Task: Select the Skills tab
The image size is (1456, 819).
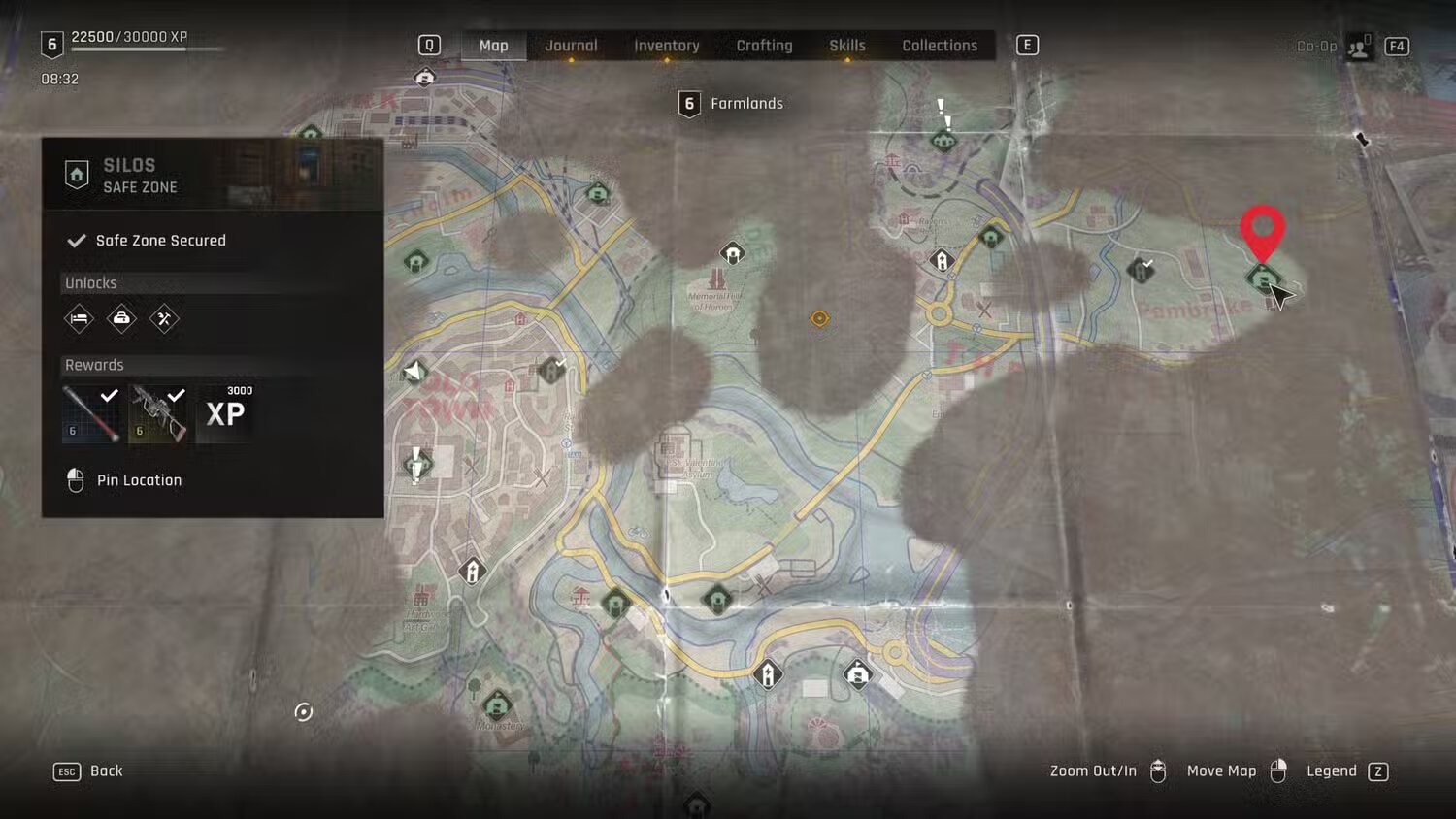Action: (x=846, y=46)
